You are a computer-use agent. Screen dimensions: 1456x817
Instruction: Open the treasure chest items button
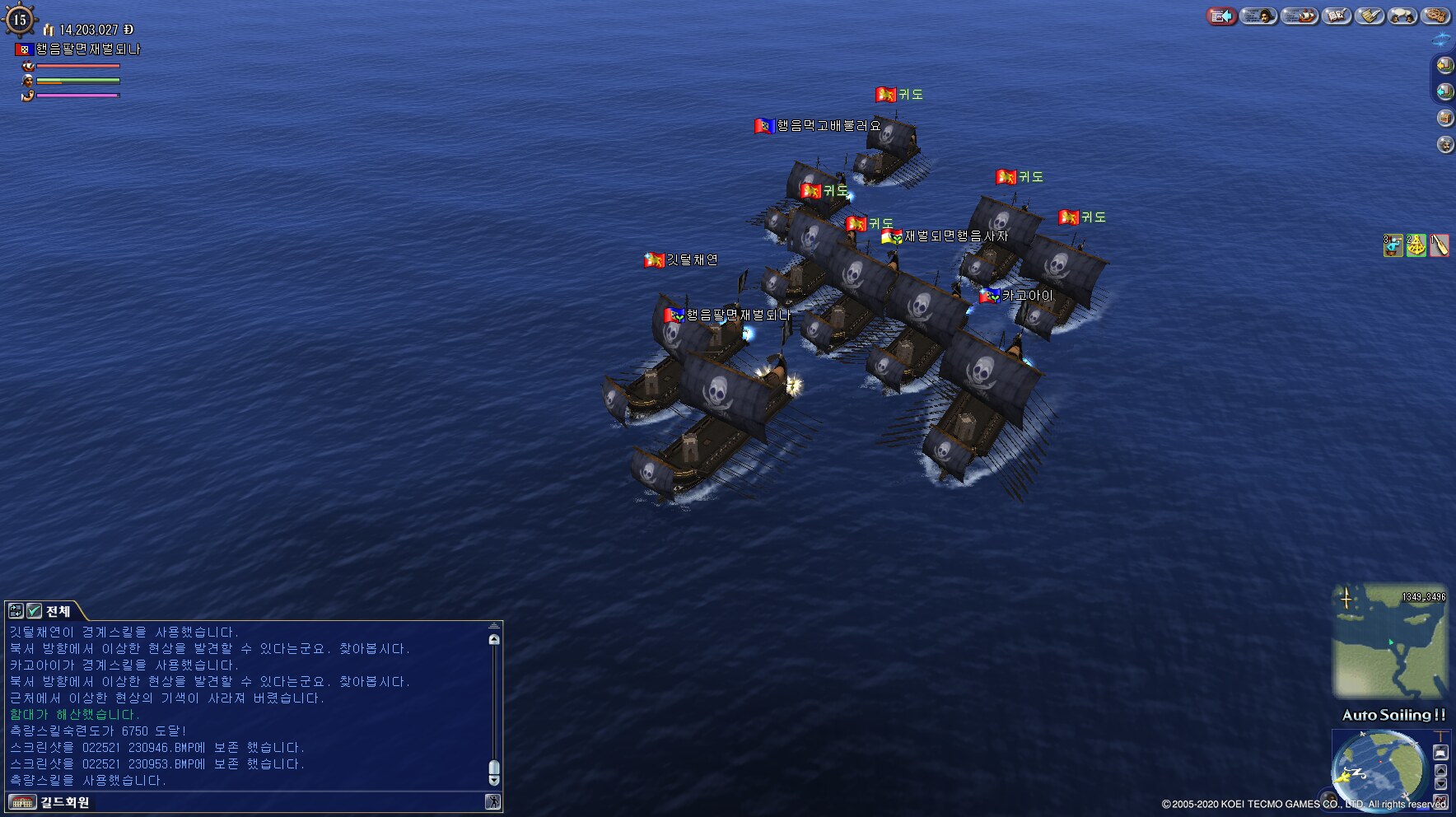tap(1444, 118)
